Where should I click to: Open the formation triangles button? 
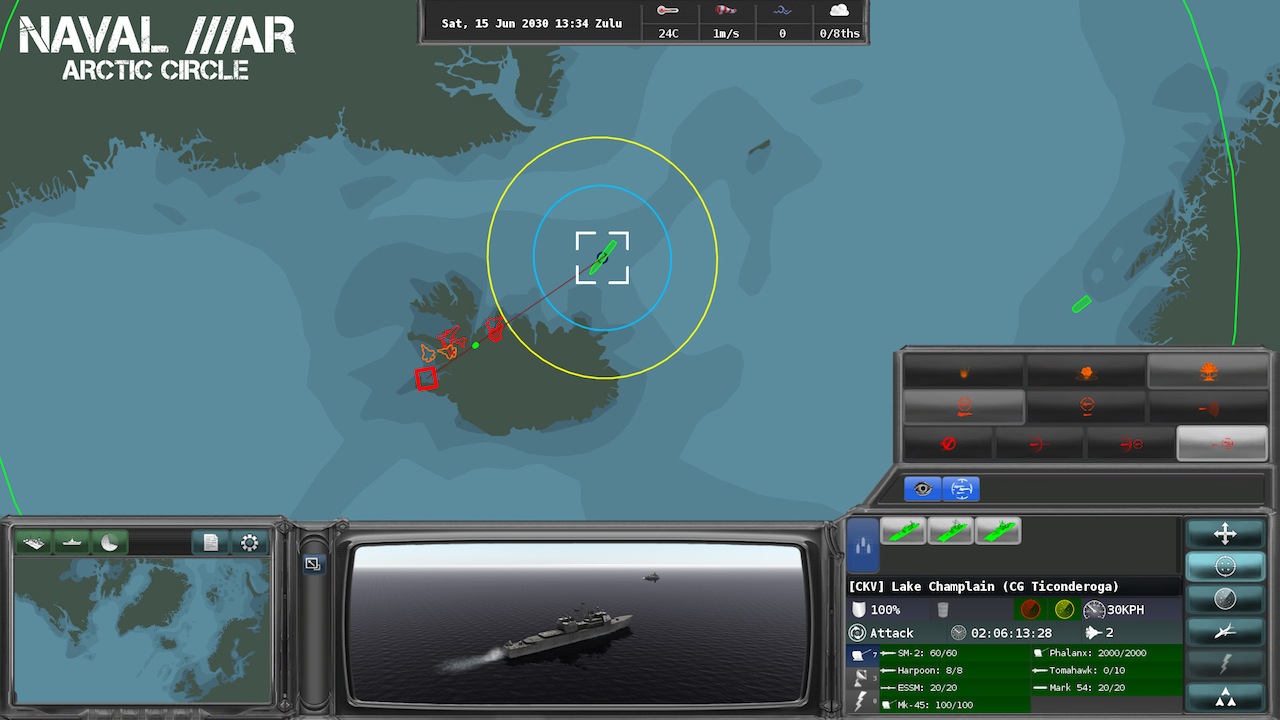point(1225,697)
